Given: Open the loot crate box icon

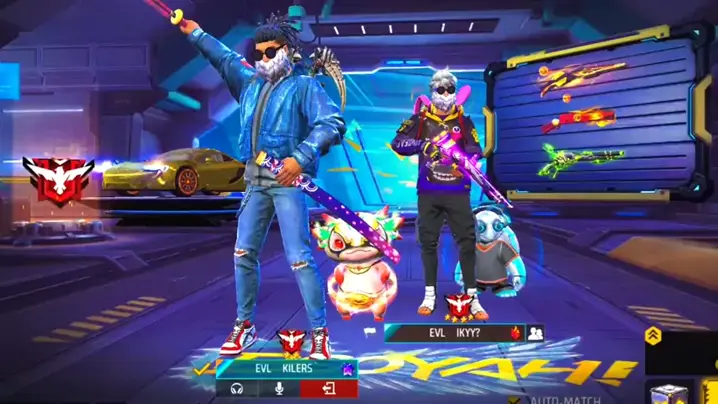Looking at the screenshot, I should tap(664, 393).
